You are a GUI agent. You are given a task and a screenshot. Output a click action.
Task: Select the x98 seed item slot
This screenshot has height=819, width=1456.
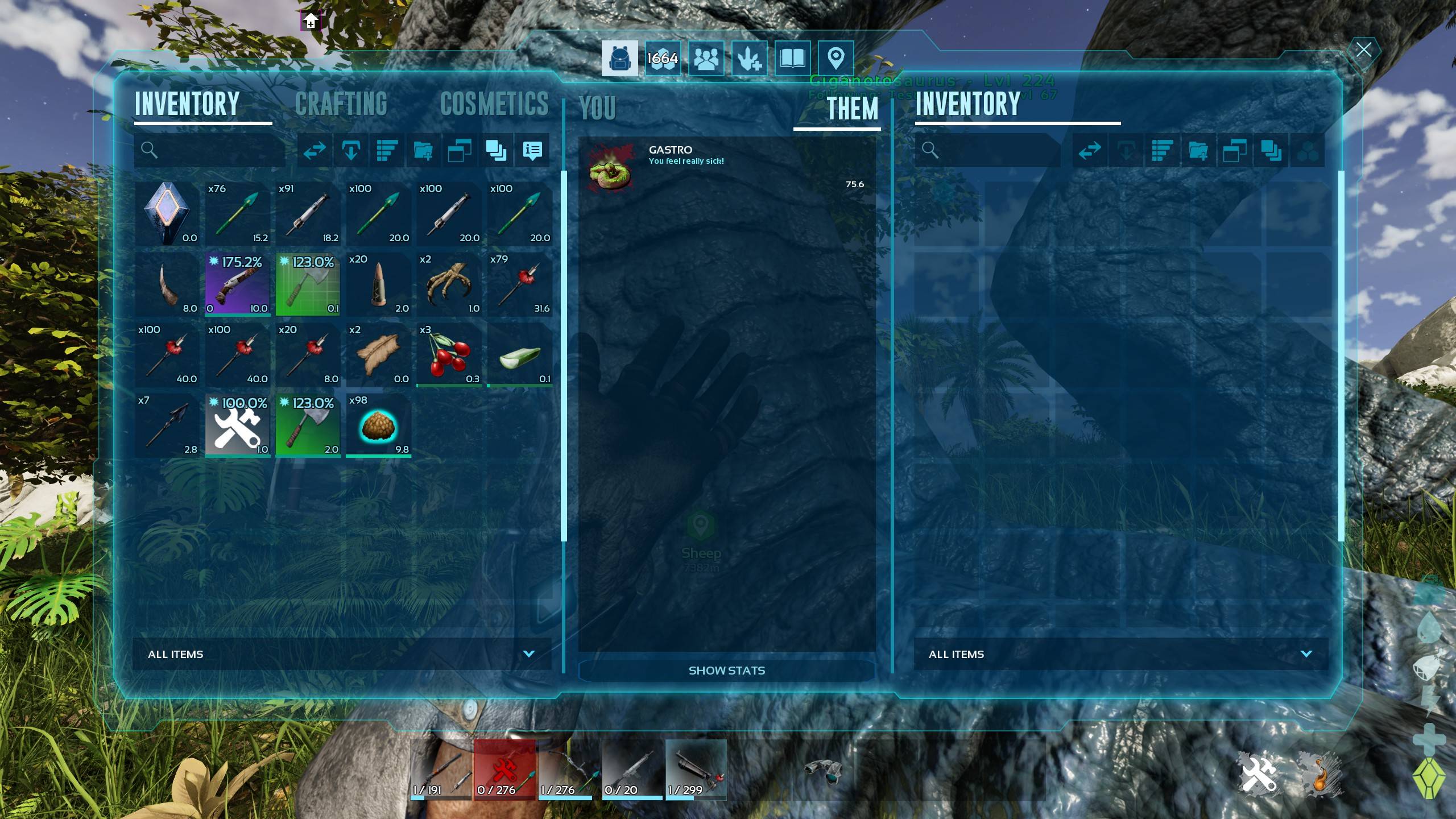[379, 425]
